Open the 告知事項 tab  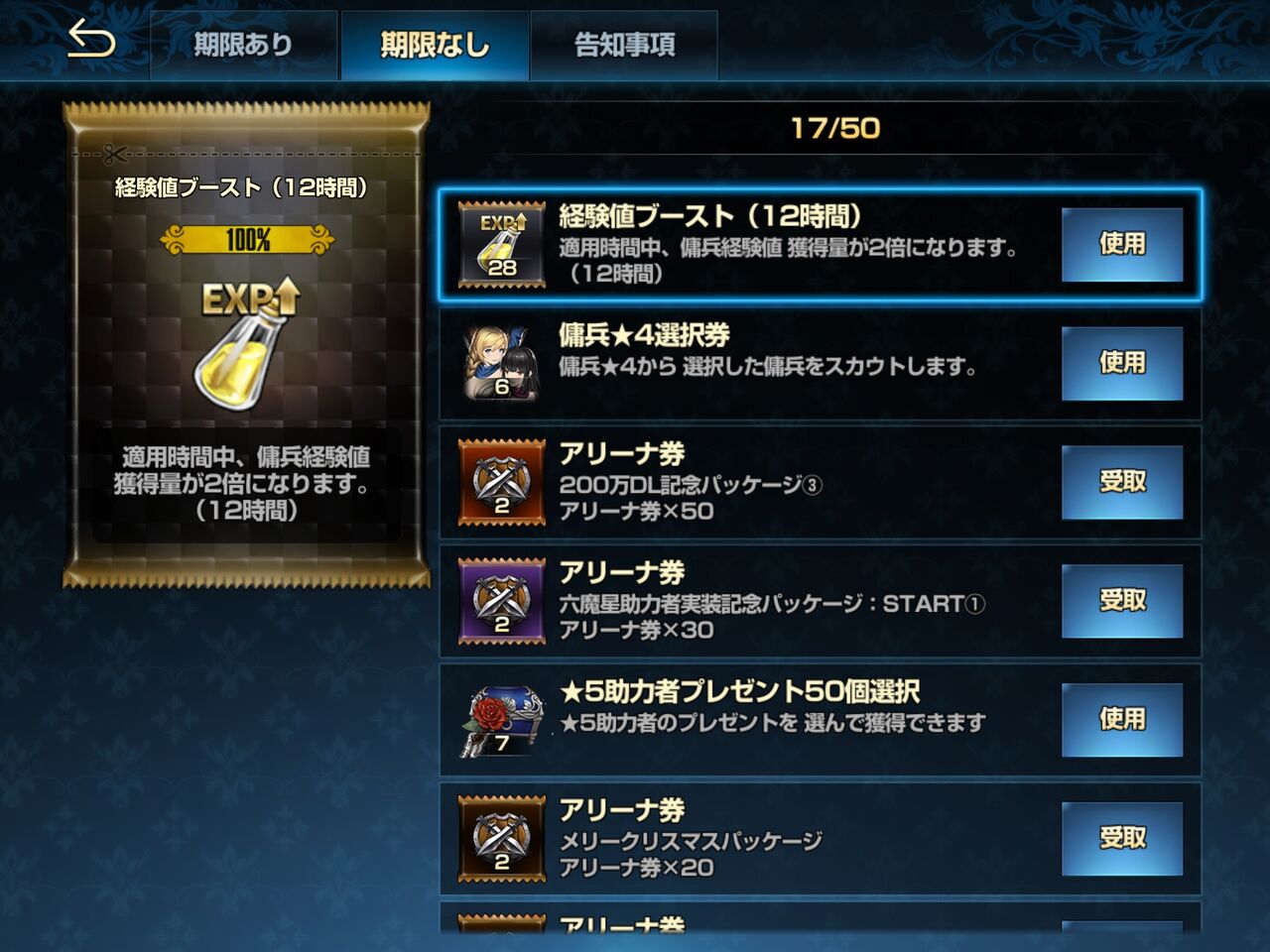(x=624, y=44)
